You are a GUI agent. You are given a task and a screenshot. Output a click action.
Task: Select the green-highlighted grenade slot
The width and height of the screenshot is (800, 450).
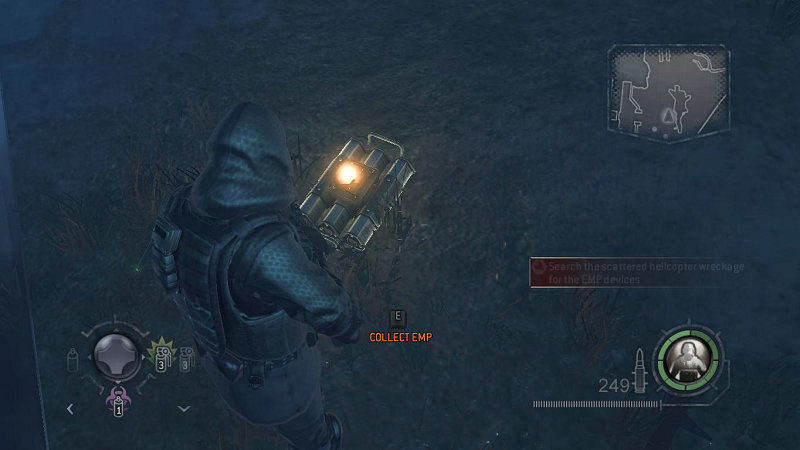tap(161, 355)
